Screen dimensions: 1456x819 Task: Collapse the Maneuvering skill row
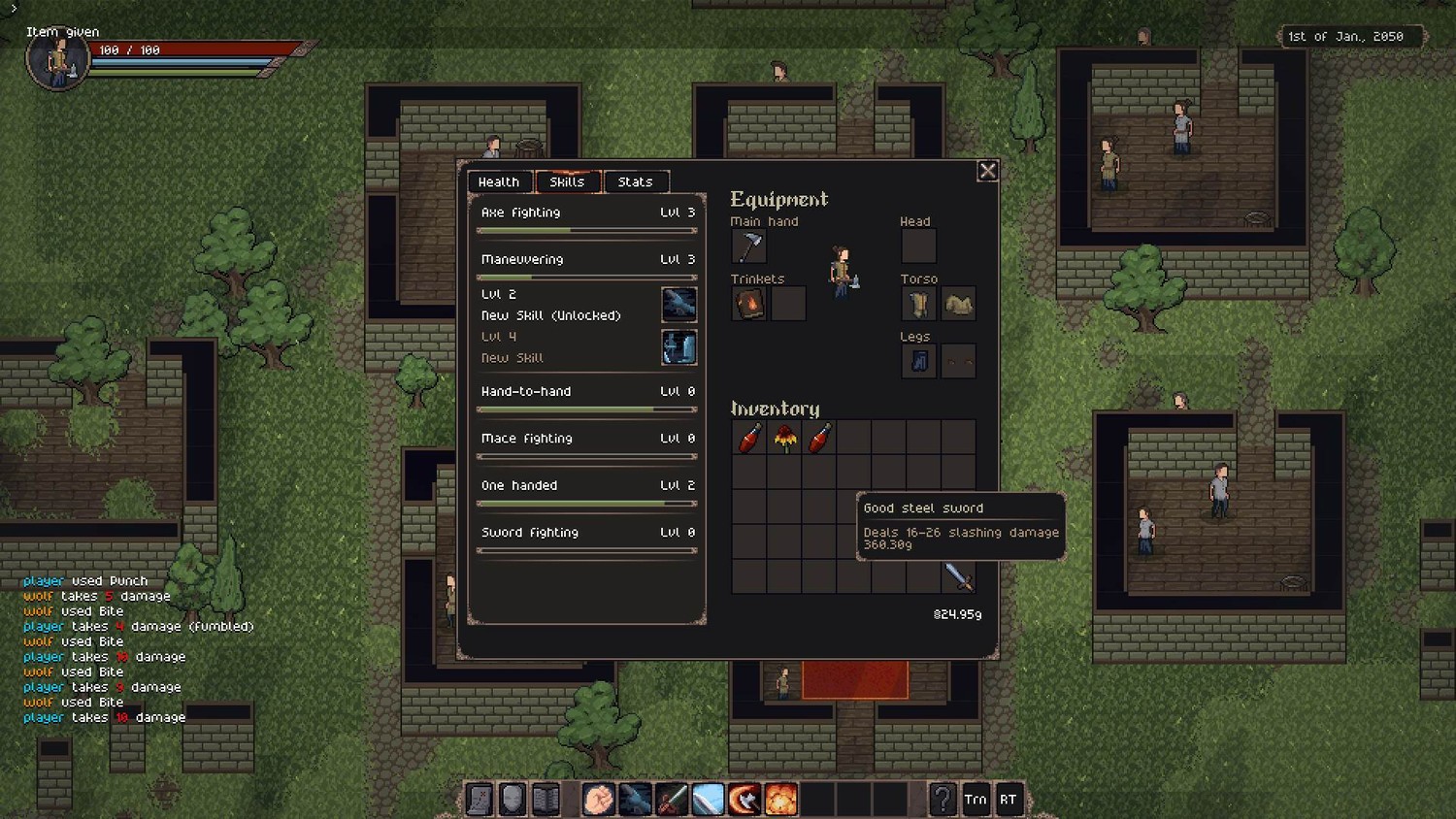coord(587,259)
